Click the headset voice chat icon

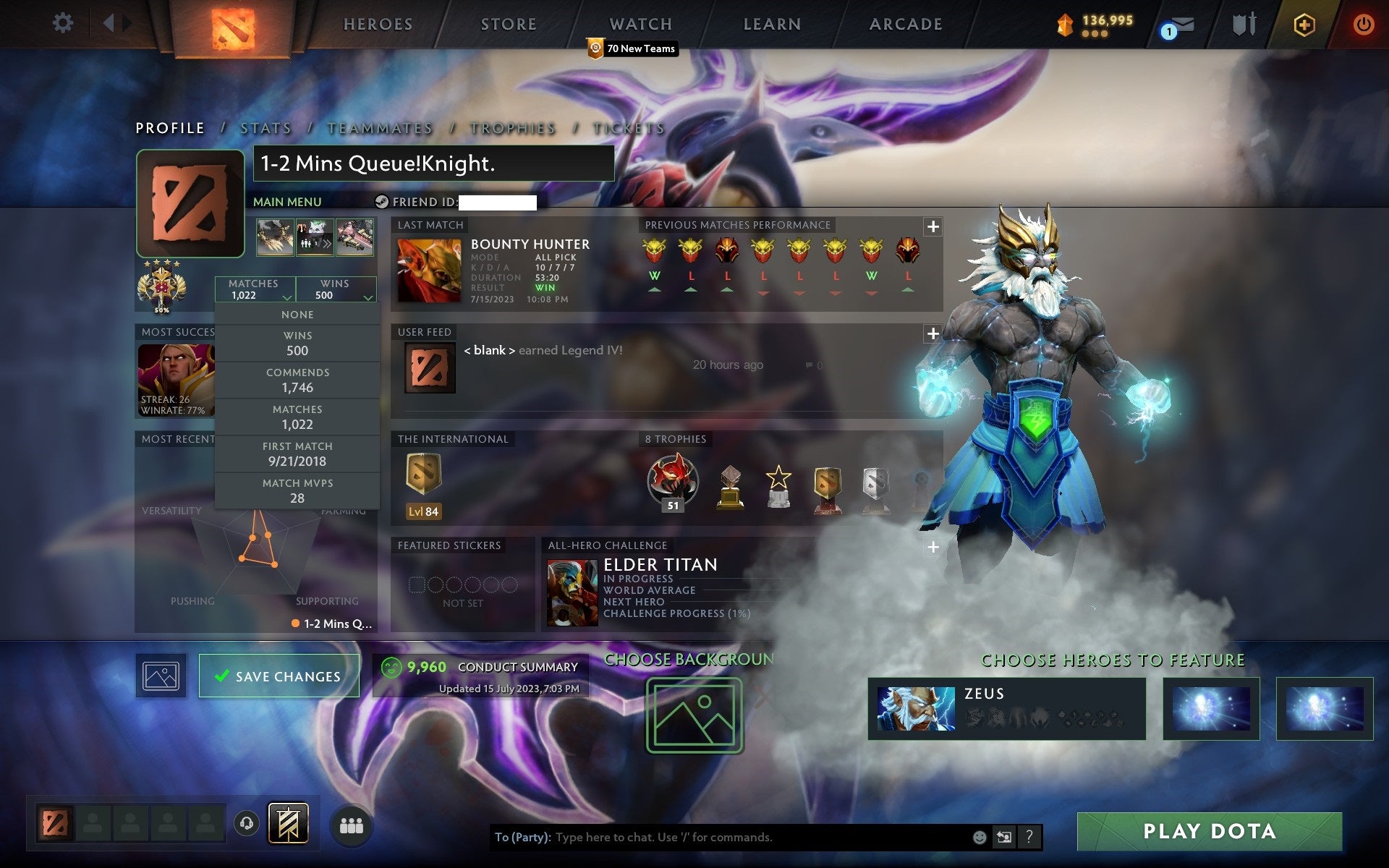click(x=247, y=823)
